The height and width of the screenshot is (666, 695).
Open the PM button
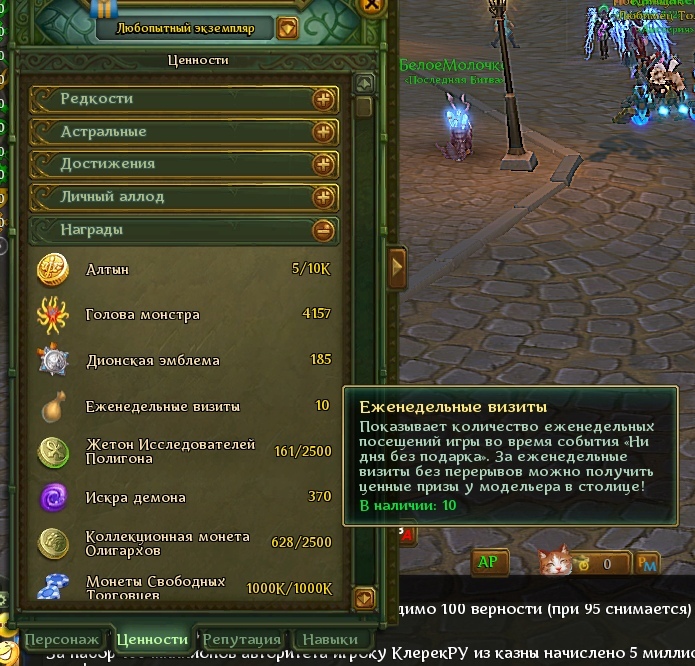(x=648, y=564)
